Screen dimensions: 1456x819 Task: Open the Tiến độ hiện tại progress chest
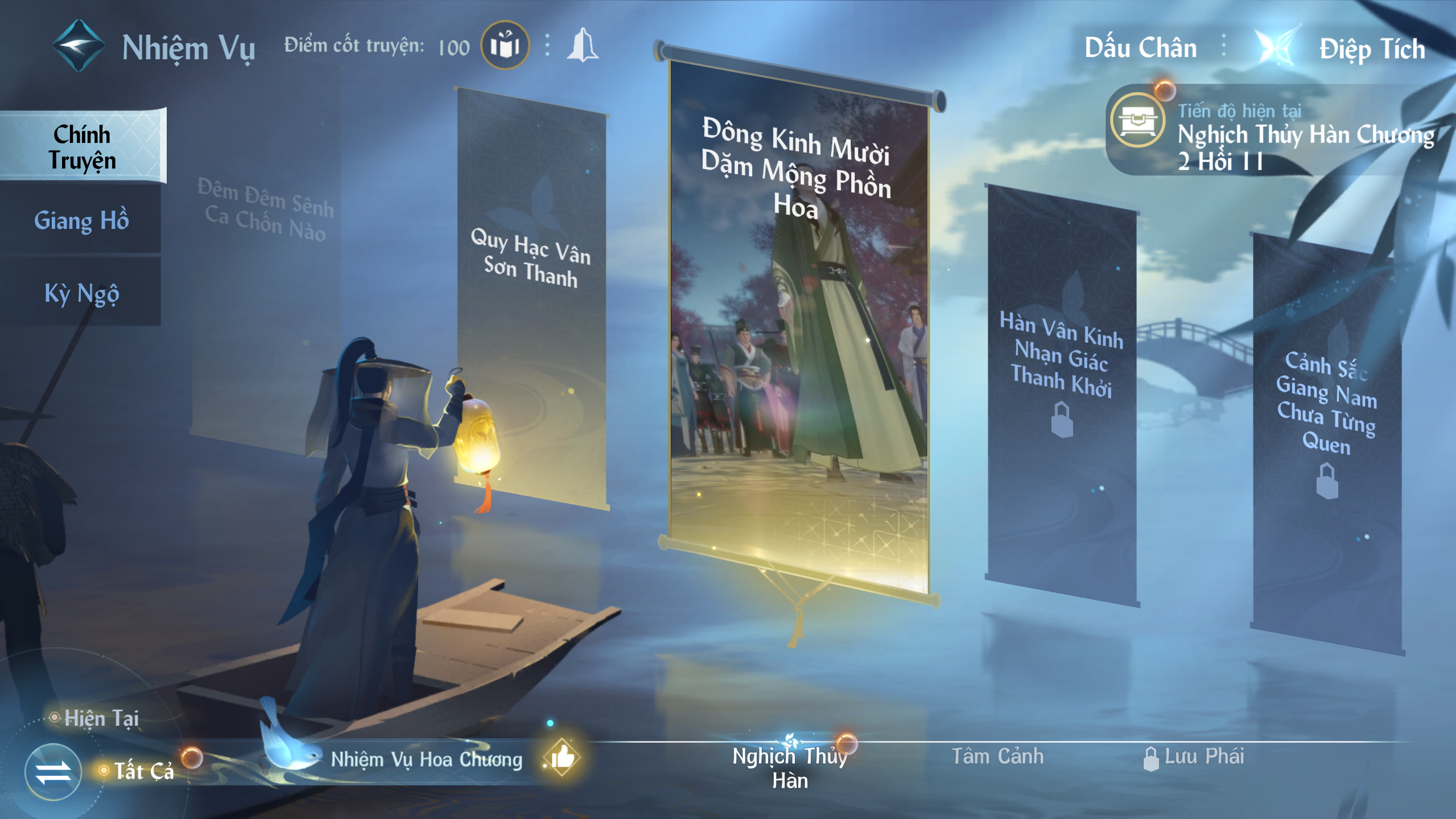pyautogui.click(x=1137, y=120)
